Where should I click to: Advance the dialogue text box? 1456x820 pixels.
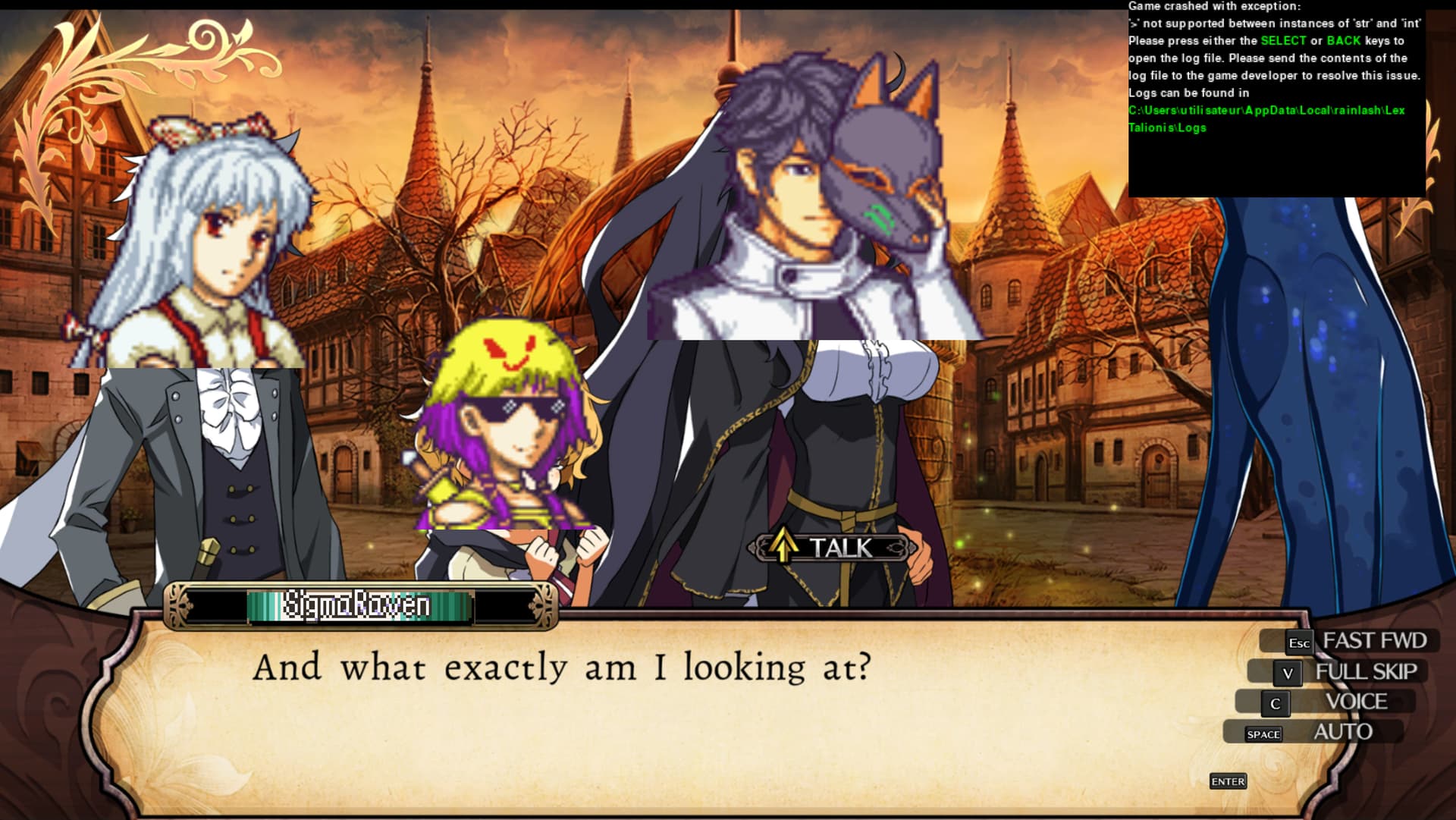coord(1228,781)
